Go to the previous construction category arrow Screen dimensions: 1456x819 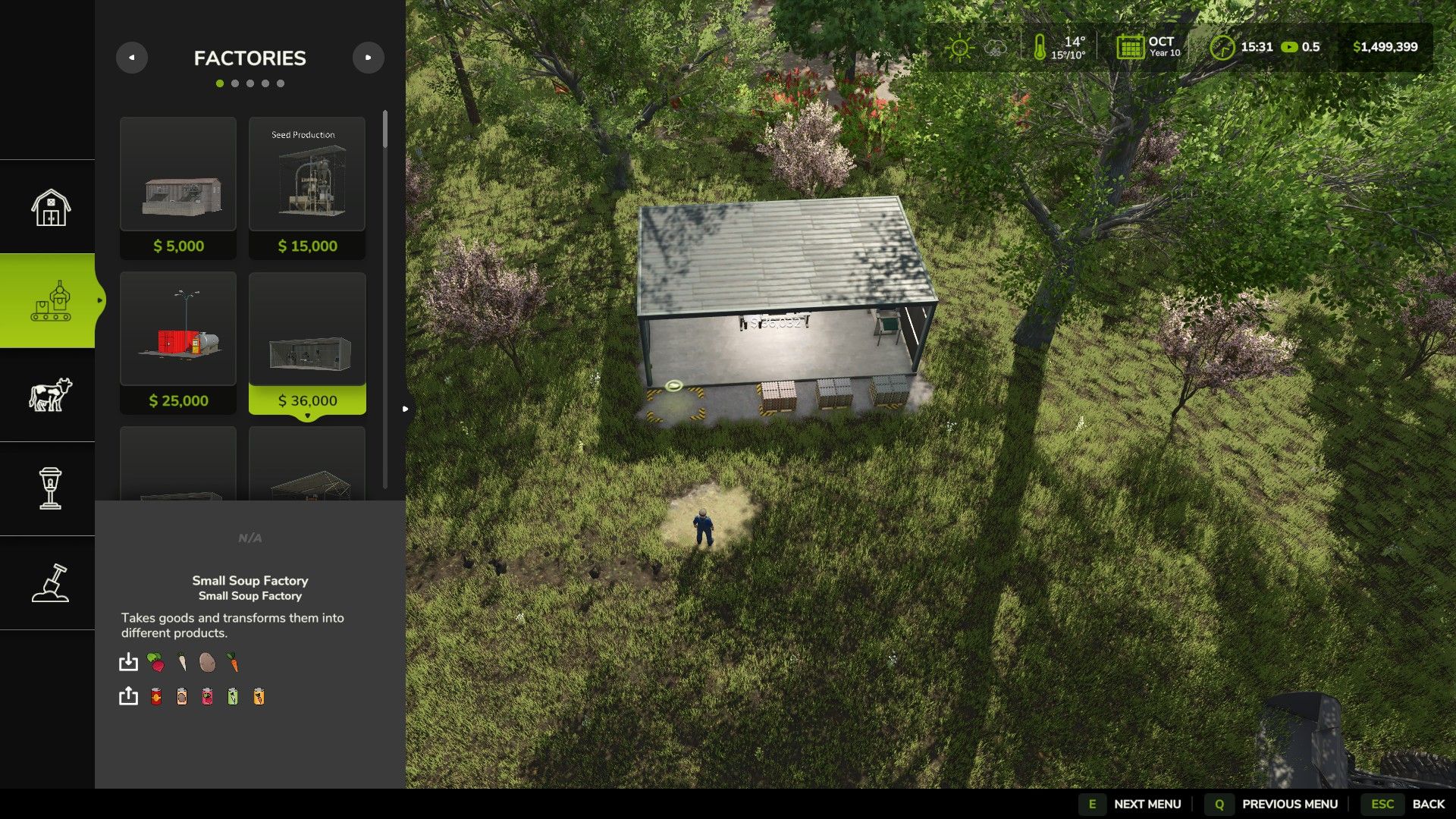coord(132,58)
